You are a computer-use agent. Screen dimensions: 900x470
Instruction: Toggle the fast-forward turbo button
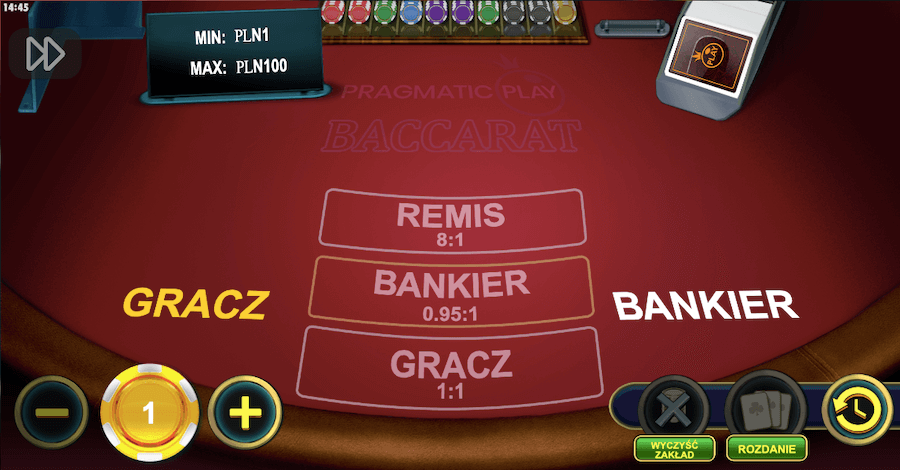44,54
